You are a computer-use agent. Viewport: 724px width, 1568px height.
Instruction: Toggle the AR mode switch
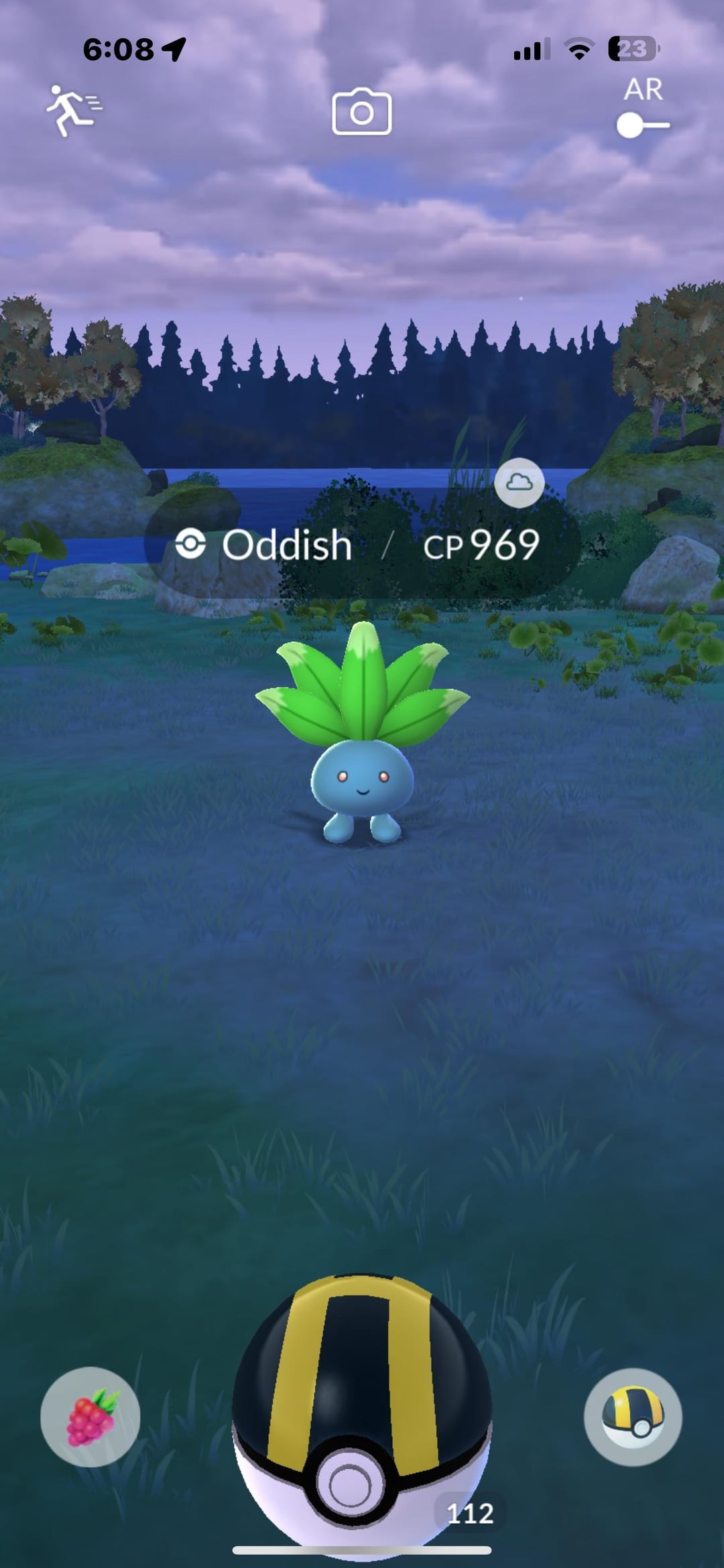(642, 125)
